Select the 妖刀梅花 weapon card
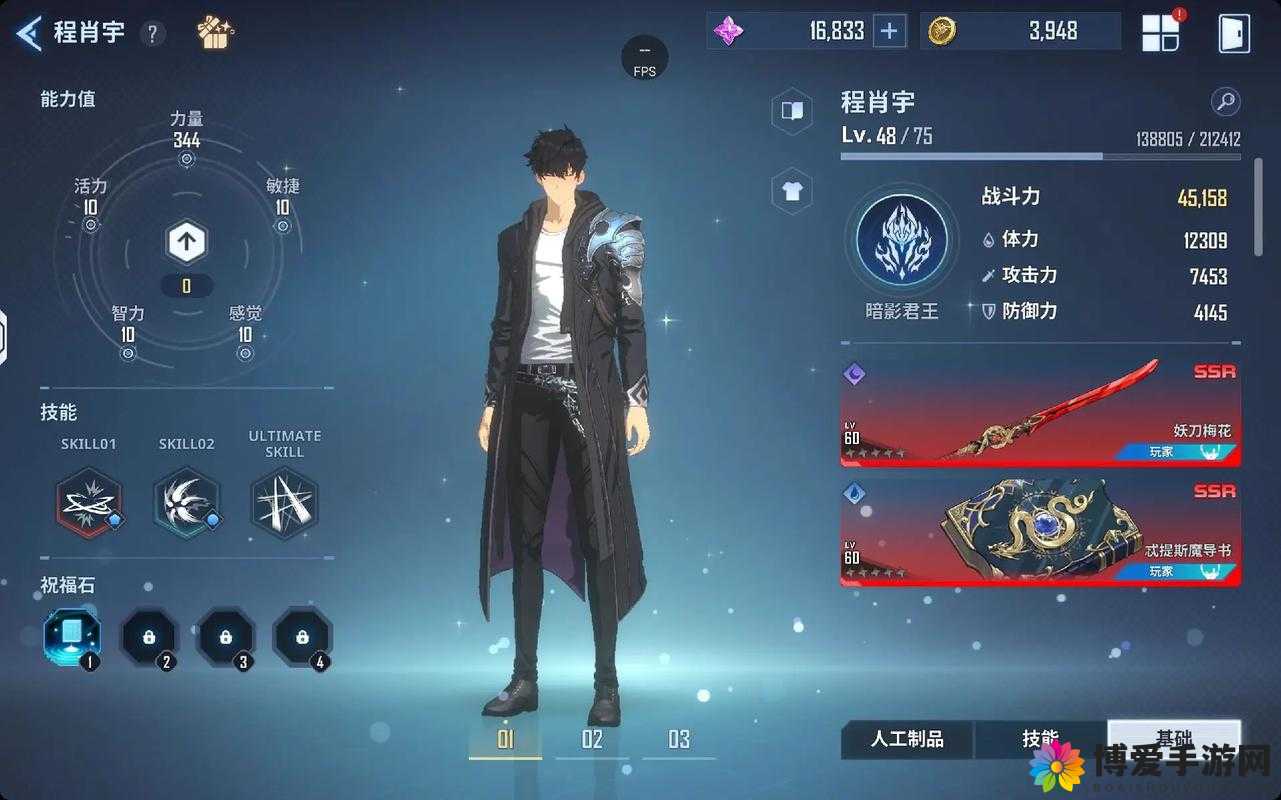The width and height of the screenshot is (1281, 800). click(1040, 412)
